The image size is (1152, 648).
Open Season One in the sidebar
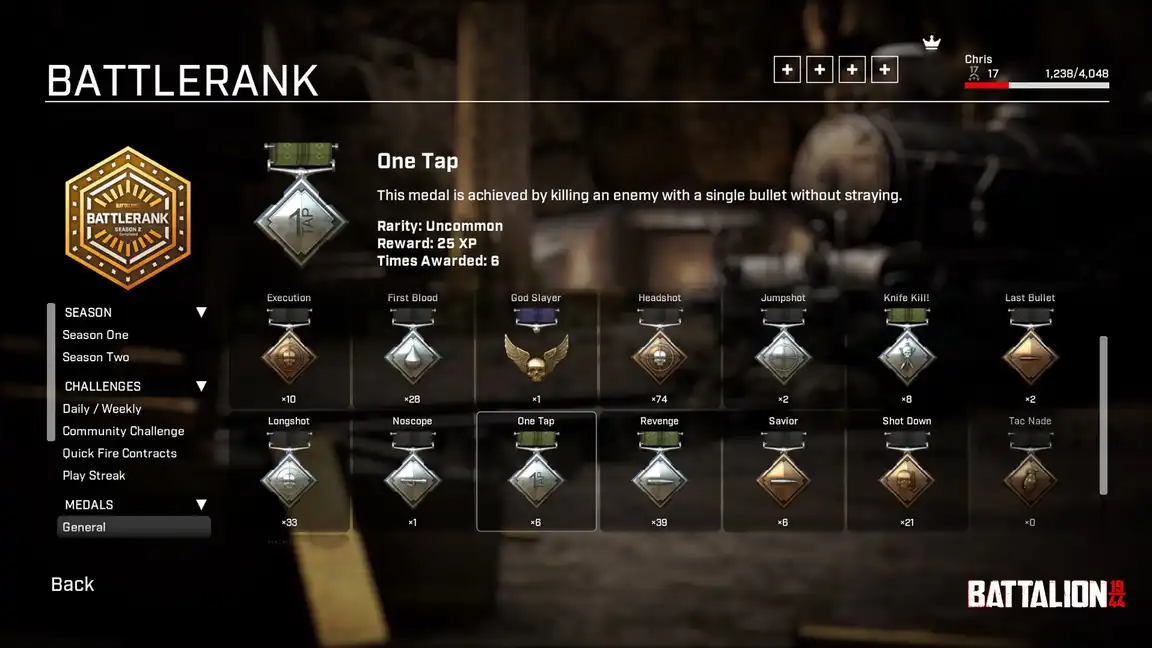96,335
